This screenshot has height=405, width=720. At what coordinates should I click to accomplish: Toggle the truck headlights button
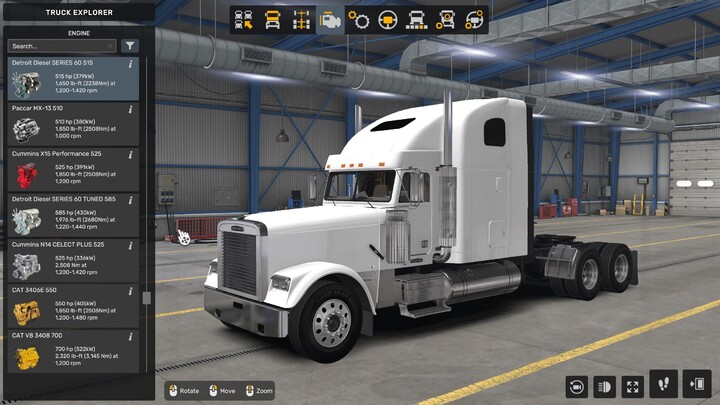pyautogui.click(x=605, y=385)
